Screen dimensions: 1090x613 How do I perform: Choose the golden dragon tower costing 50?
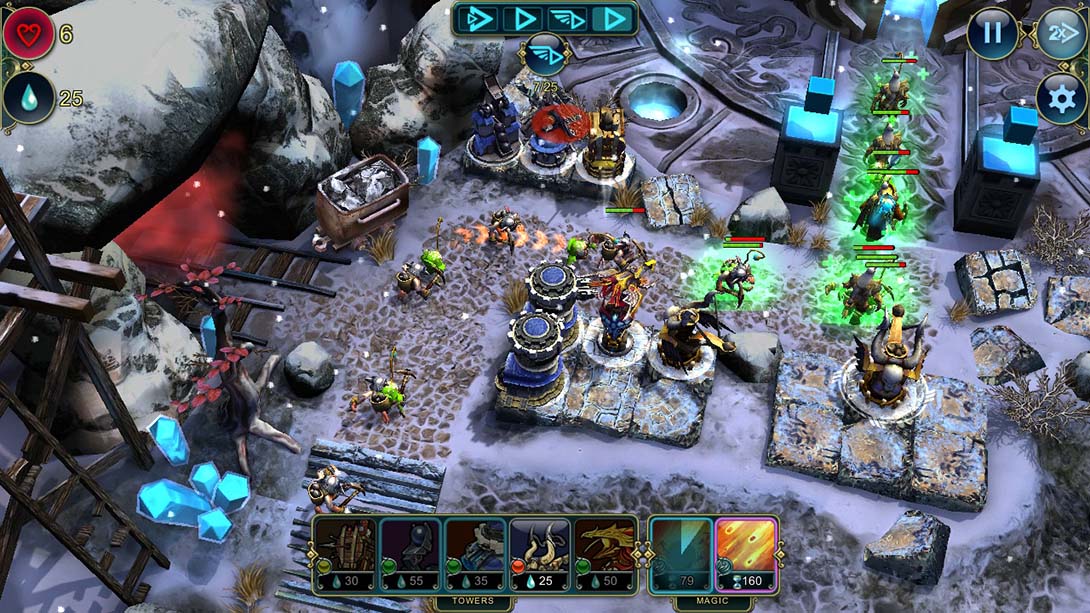605,553
